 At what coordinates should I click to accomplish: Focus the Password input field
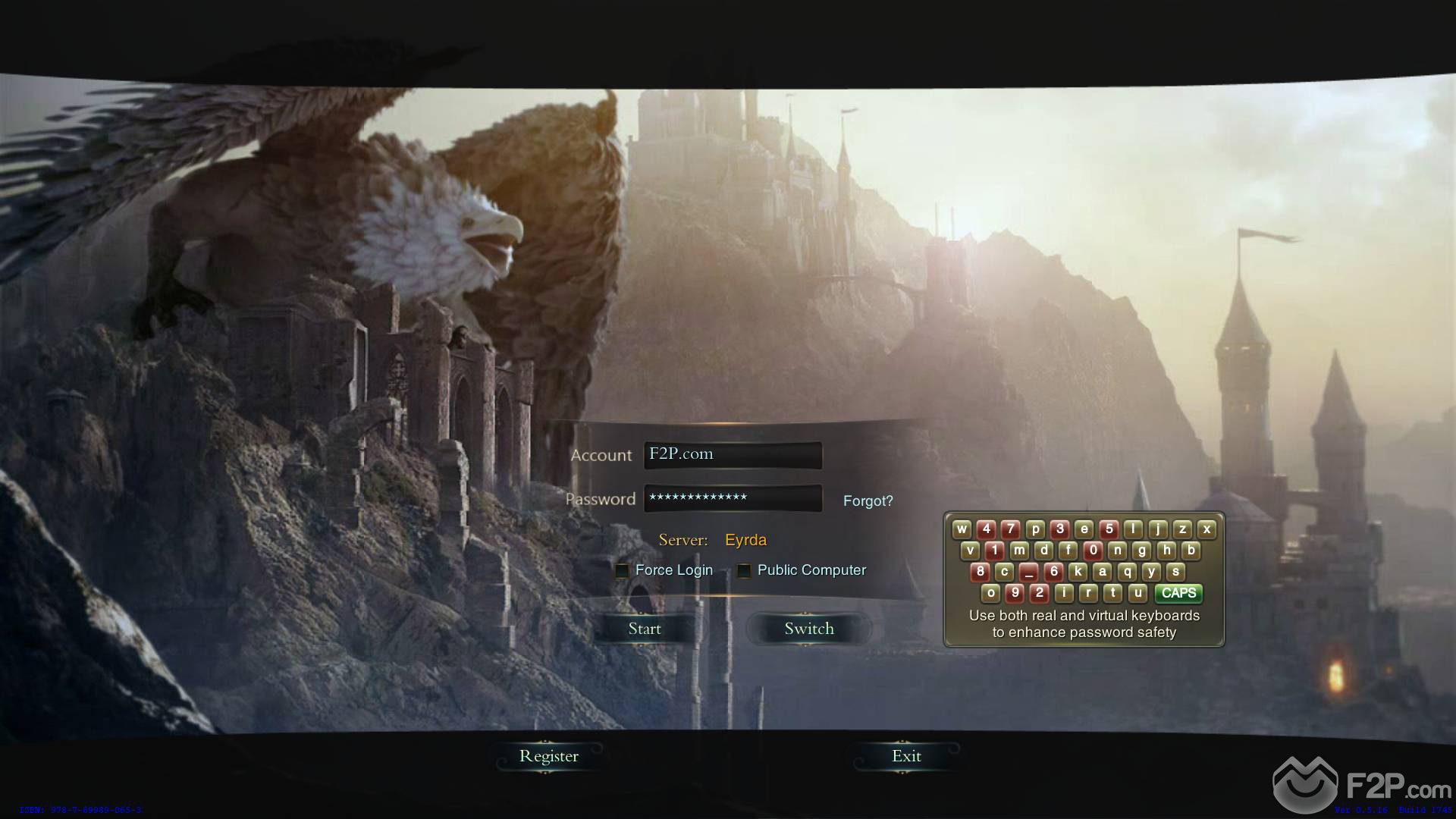(733, 498)
